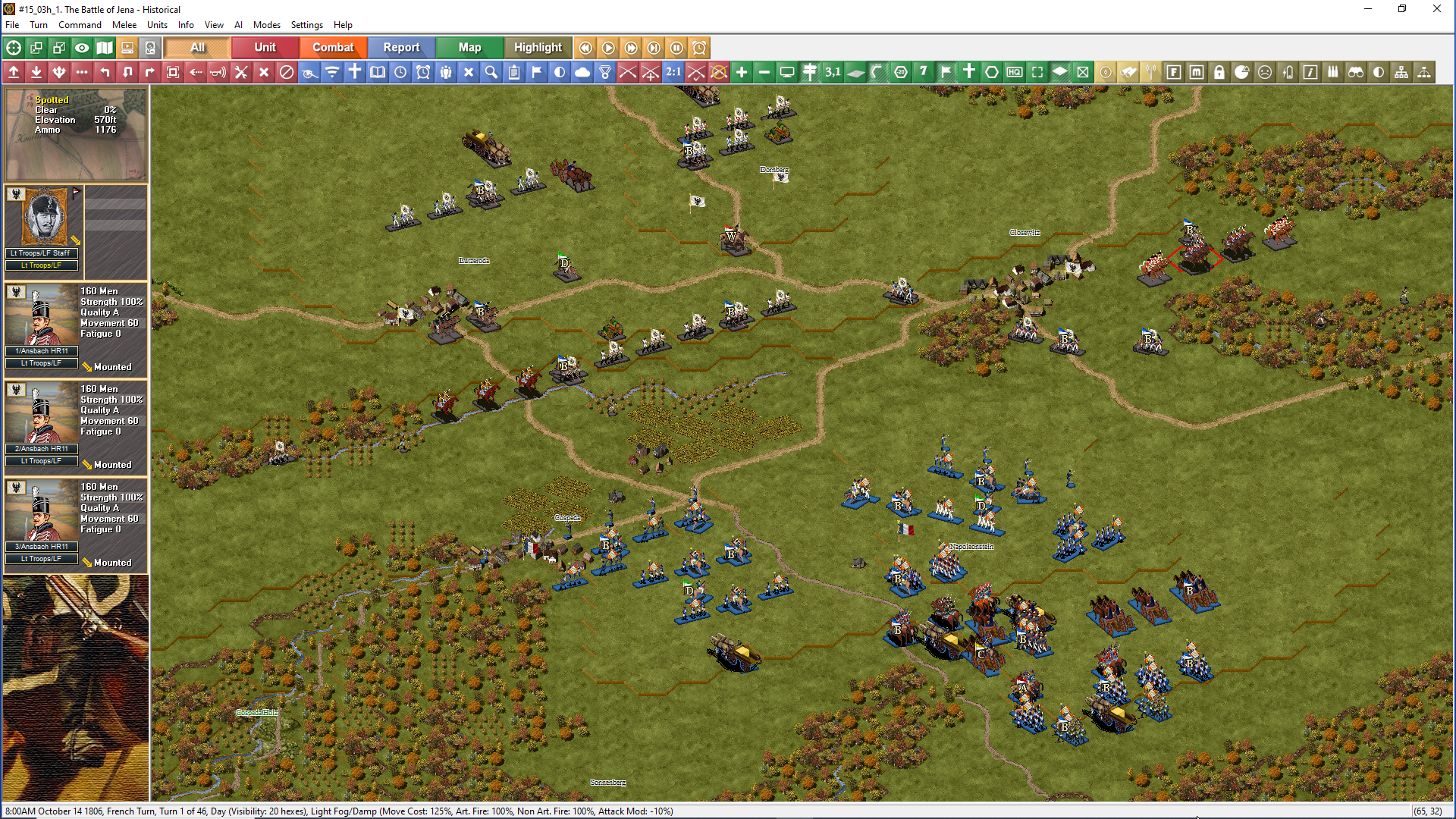Viewport: 1456px width, 819px height.
Task: Select the All toolbar tab
Action: click(x=197, y=47)
